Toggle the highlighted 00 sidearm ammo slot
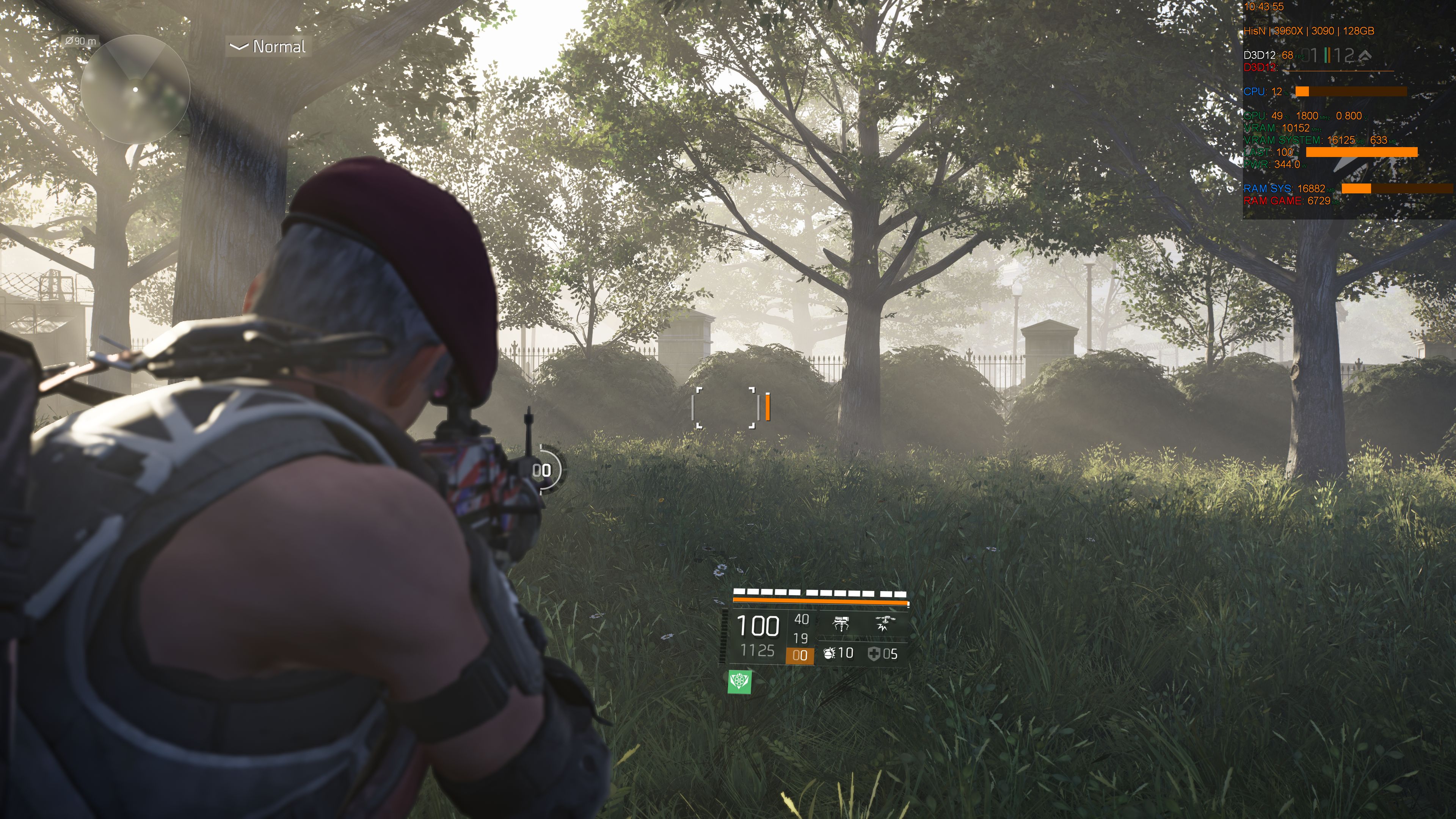 point(801,656)
